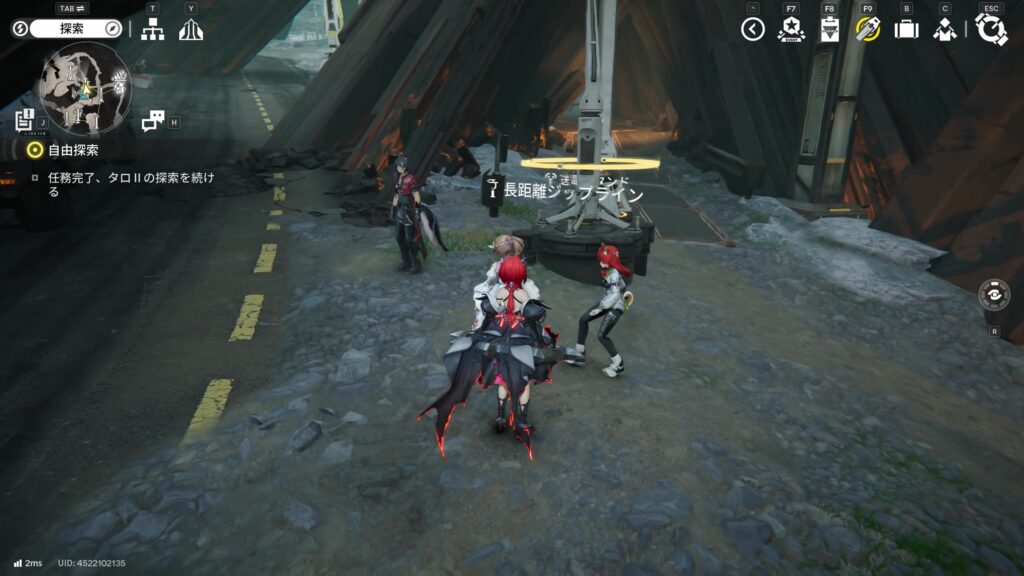Open the road-shaped icon beside the tree icon

tap(191, 30)
